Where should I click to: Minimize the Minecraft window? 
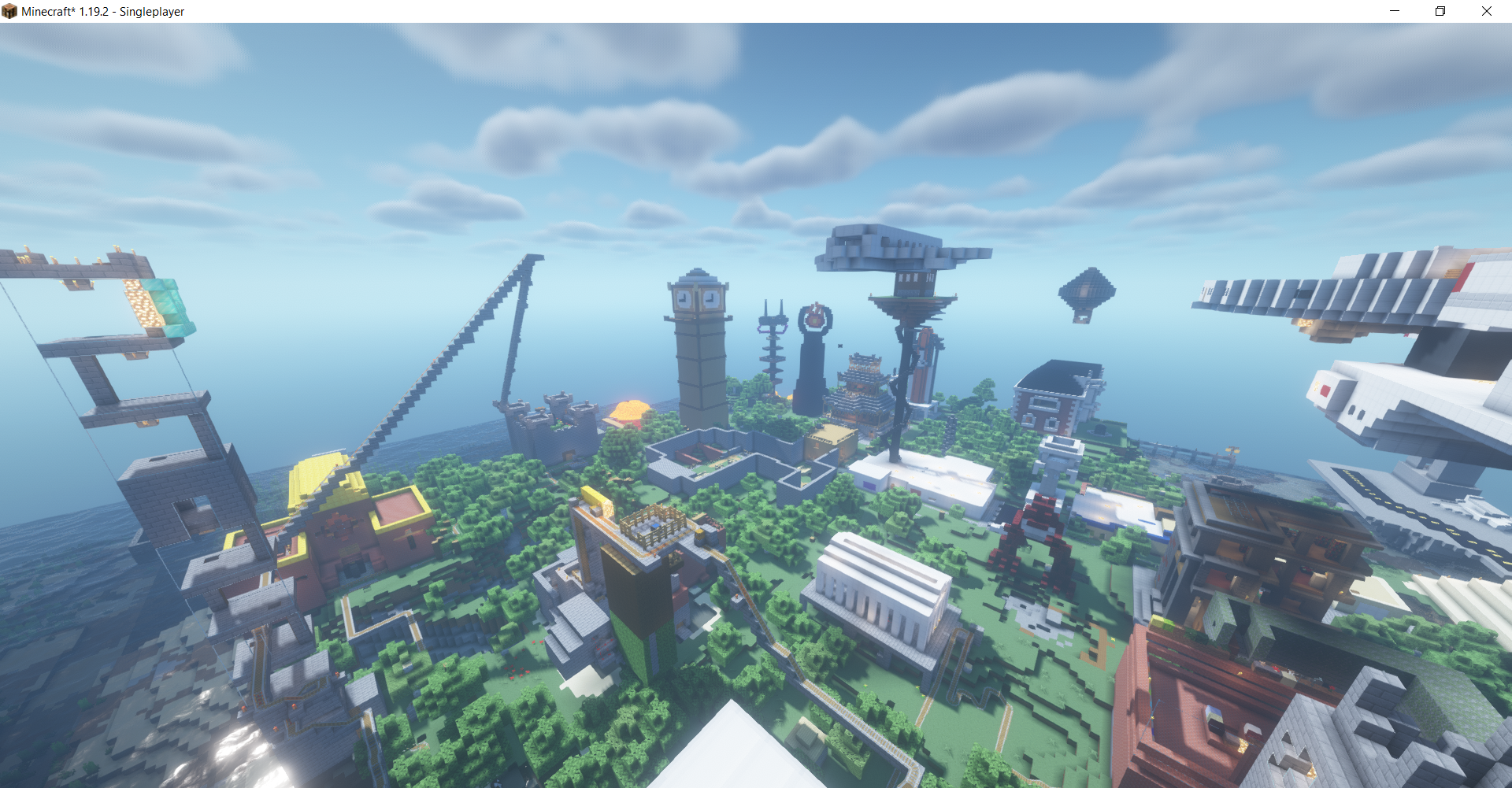point(1395,11)
